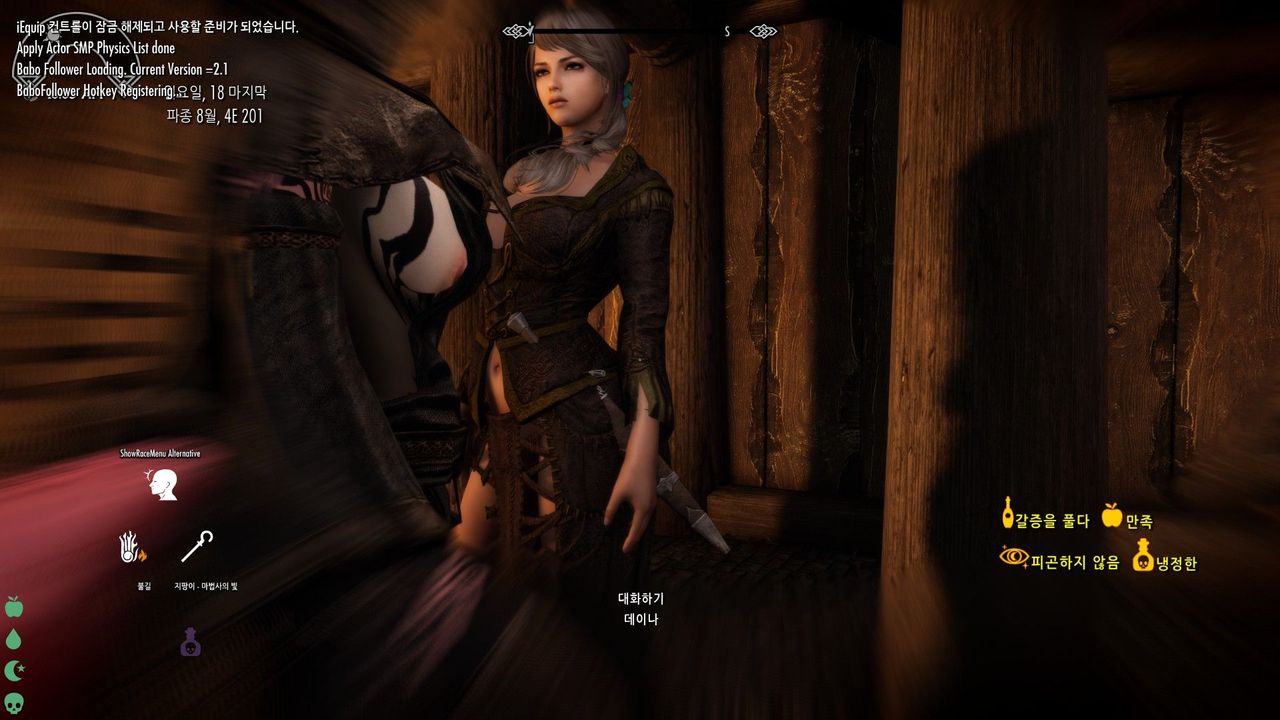Click the yellow bottle thirst status icon

[1007, 513]
